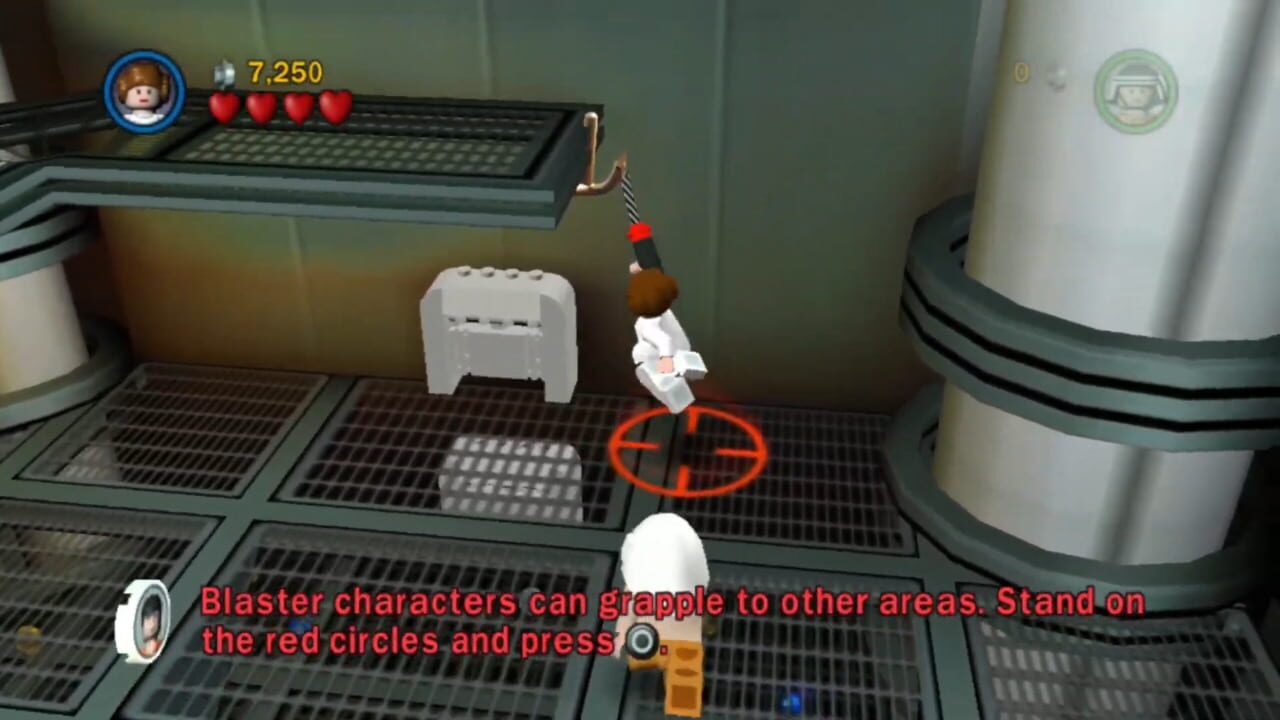Click the yellow 0 counter near the top right
Viewport: 1280px width, 720px height.
pyautogui.click(x=1022, y=73)
